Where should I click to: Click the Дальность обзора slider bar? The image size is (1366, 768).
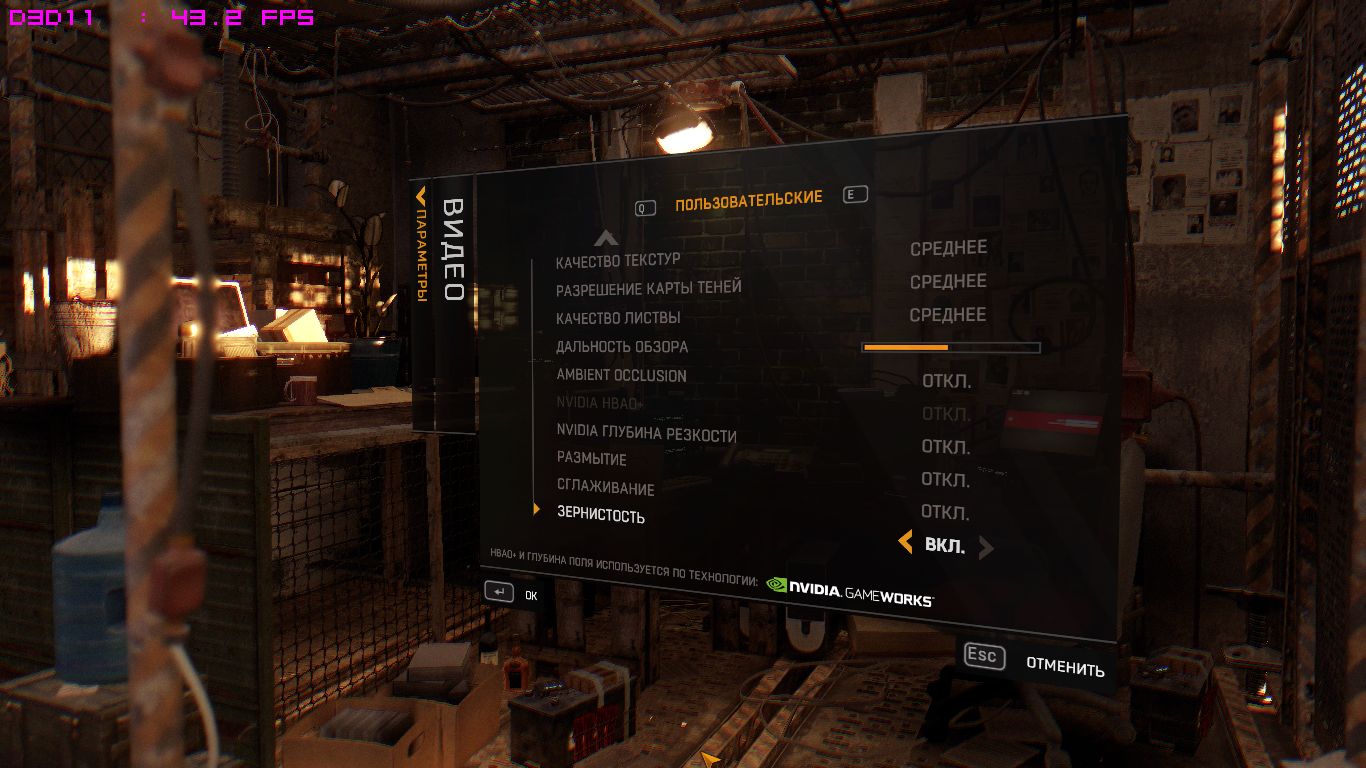pos(950,347)
